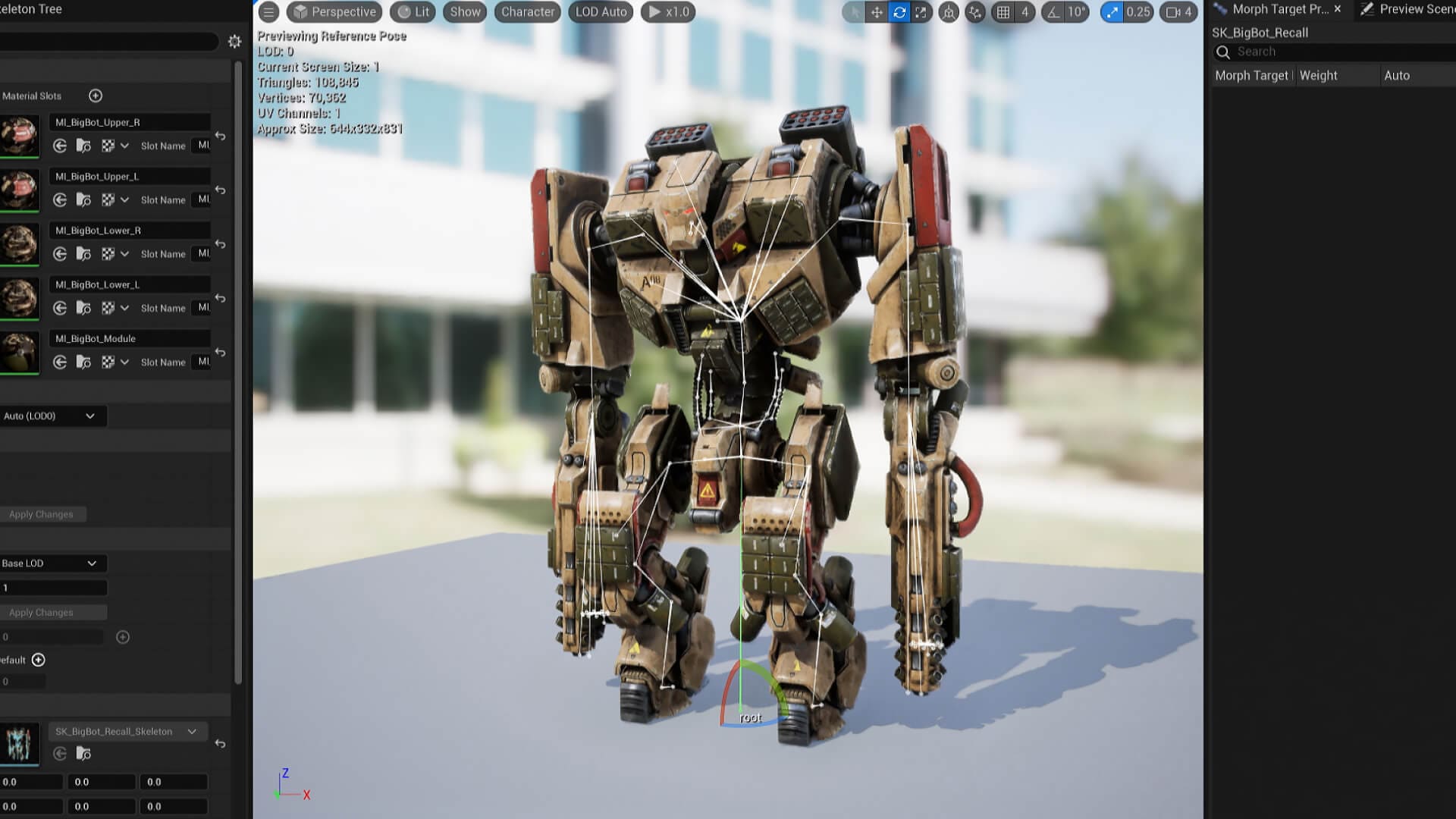
Task: Select the Move tool in the viewport toolbar
Action: (x=876, y=12)
